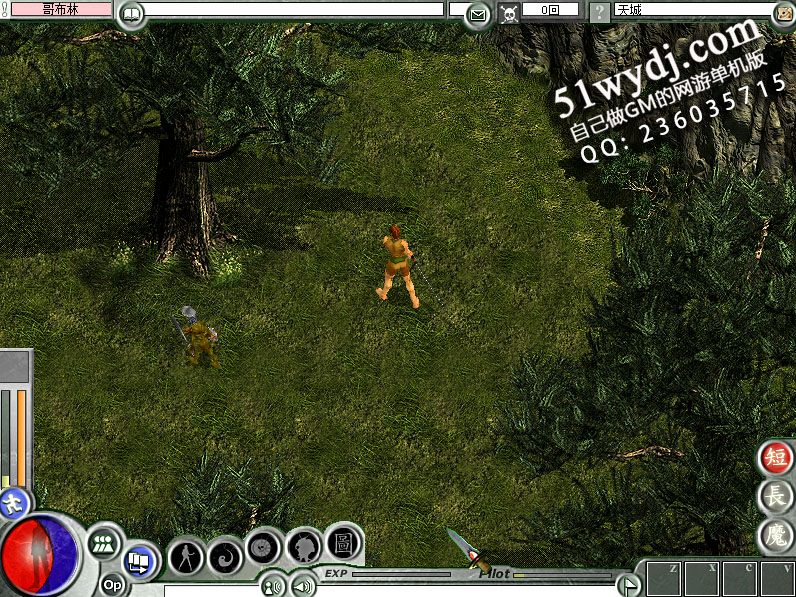The height and width of the screenshot is (597, 796).
Task: Open the Op options button
Action: 112,585
